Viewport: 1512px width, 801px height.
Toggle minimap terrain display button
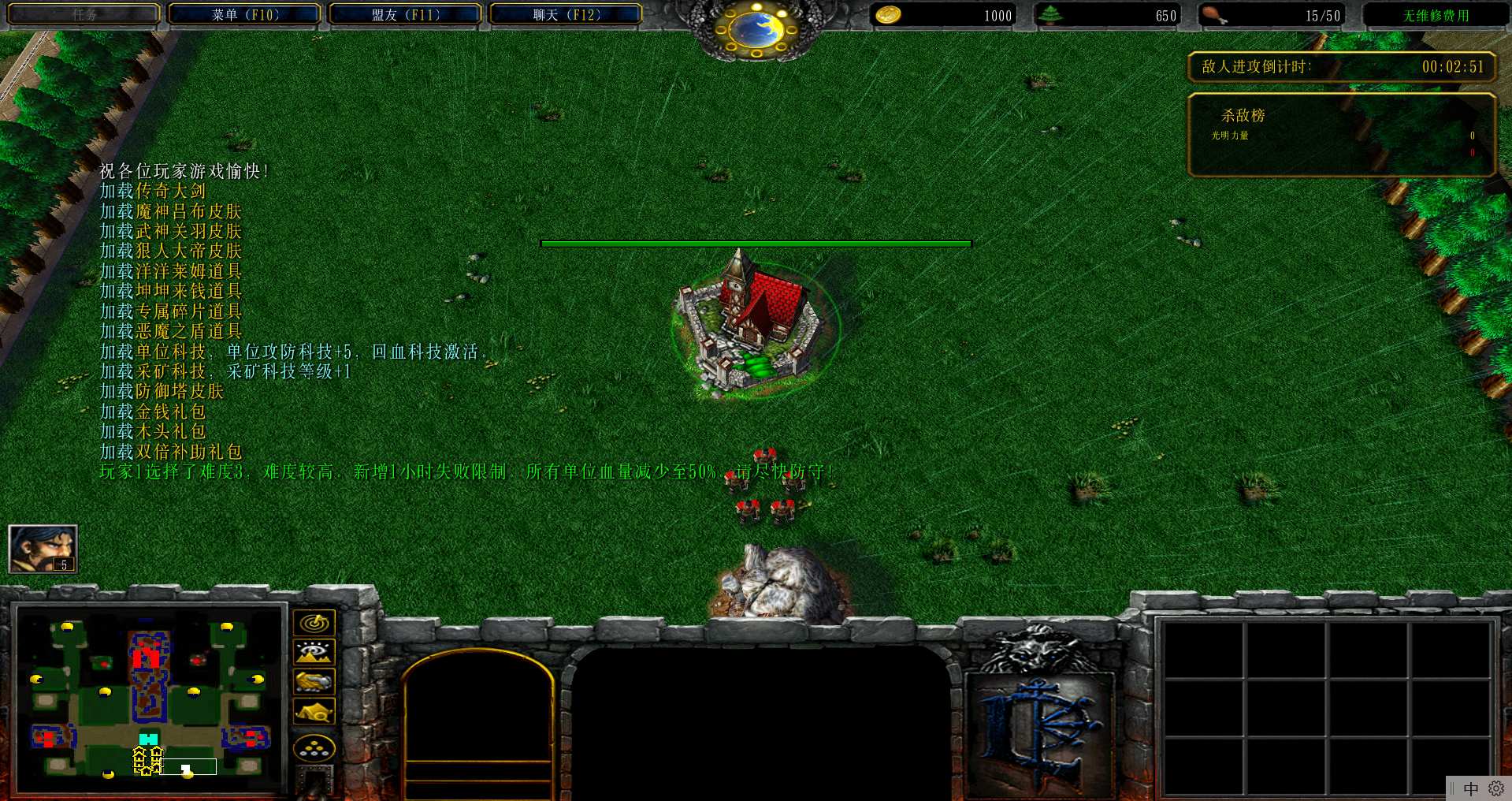(x=314, y=652)
